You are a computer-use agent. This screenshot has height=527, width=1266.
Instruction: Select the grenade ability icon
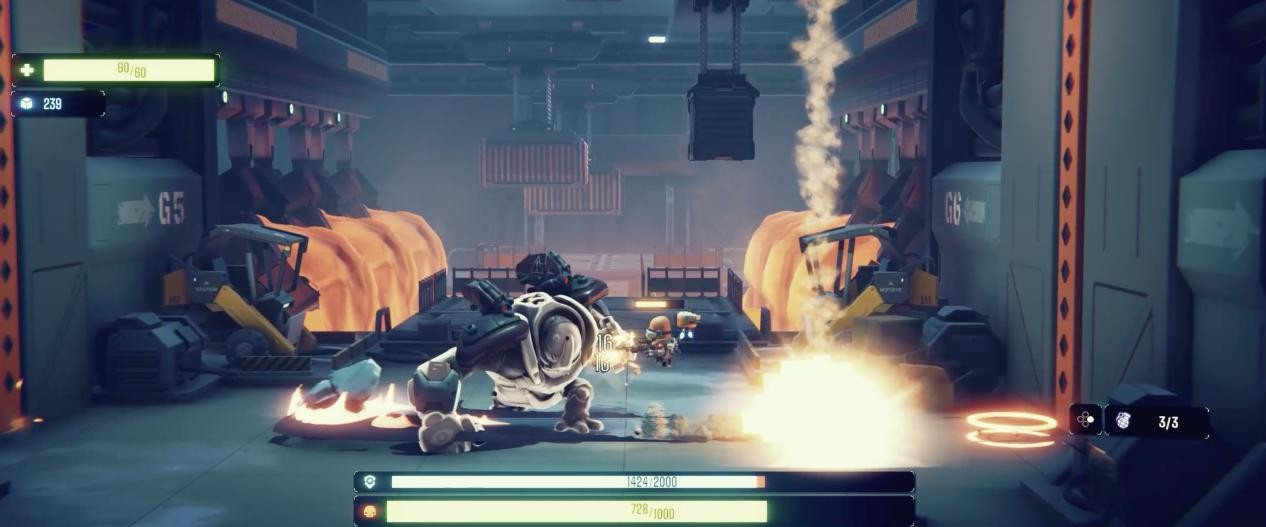[x=1123, y=421]
